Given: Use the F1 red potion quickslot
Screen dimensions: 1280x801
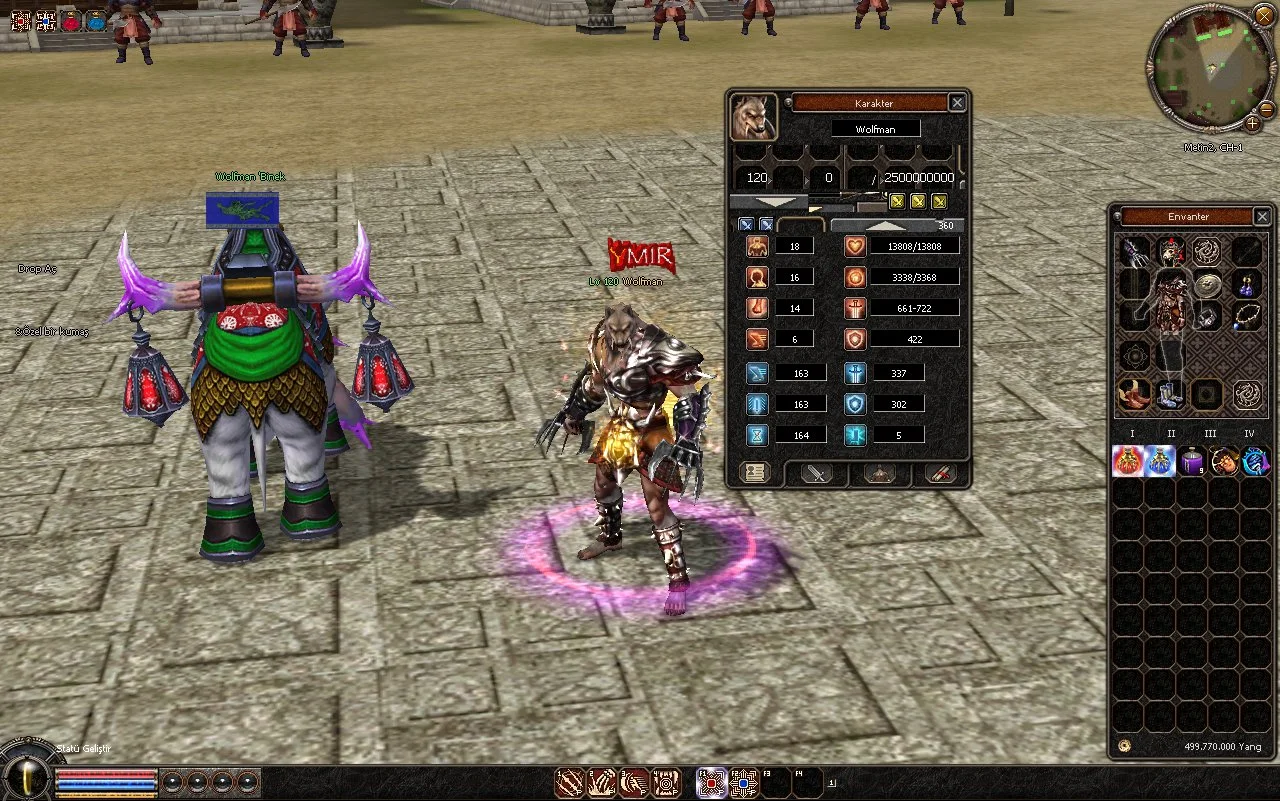Looking at the screenshot, I should (x=712, y=782).
